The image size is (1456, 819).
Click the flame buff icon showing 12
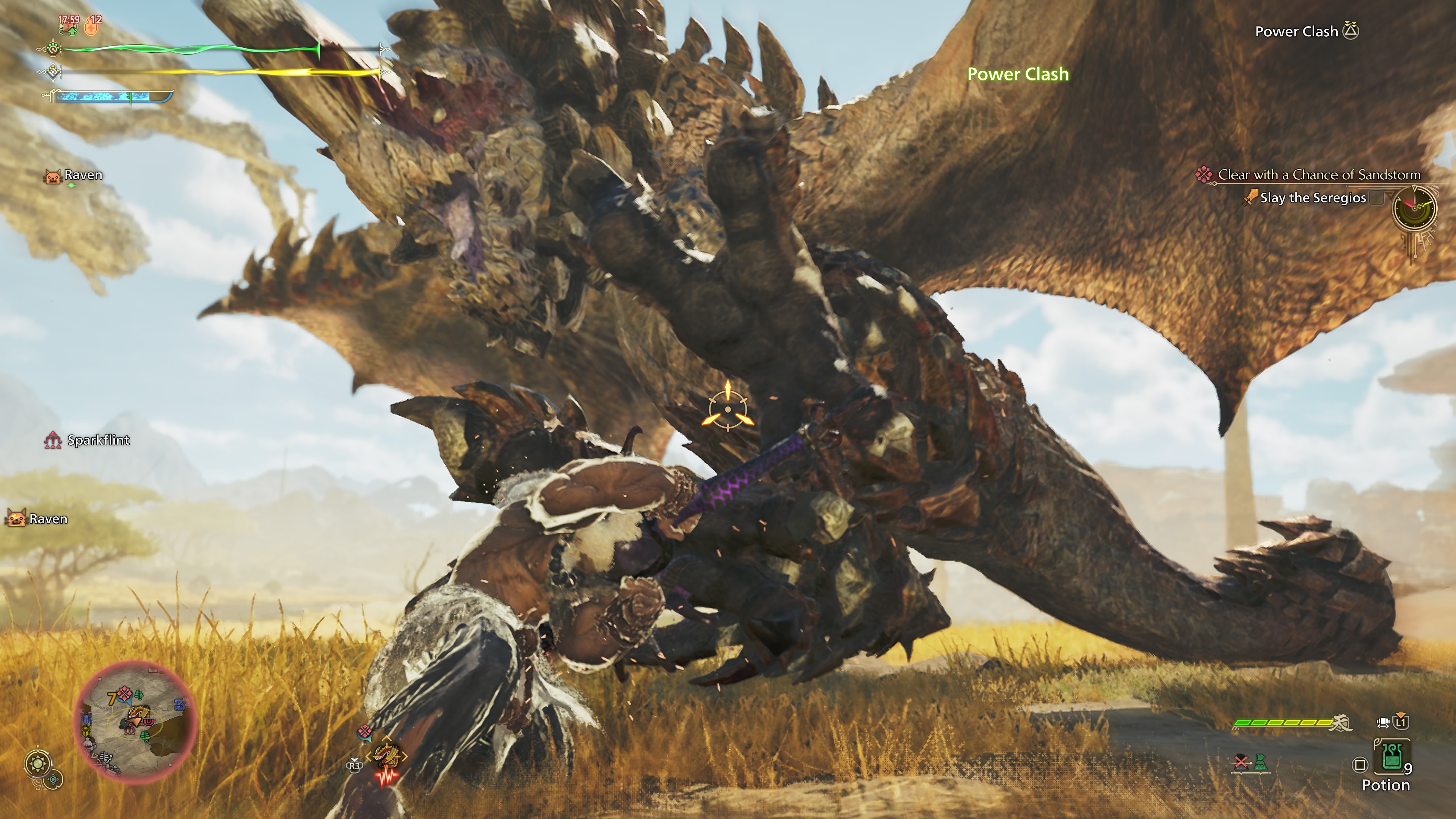pos(92,24)
